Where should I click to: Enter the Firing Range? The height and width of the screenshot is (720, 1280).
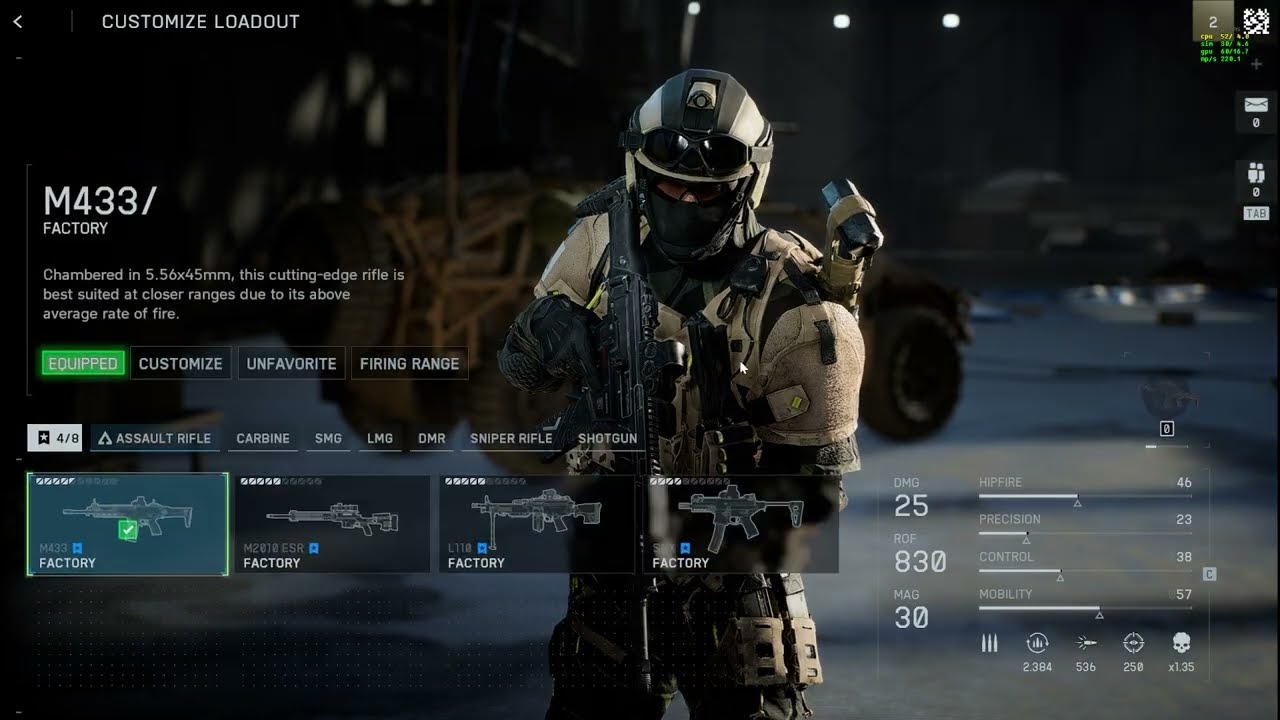(409, 363)
